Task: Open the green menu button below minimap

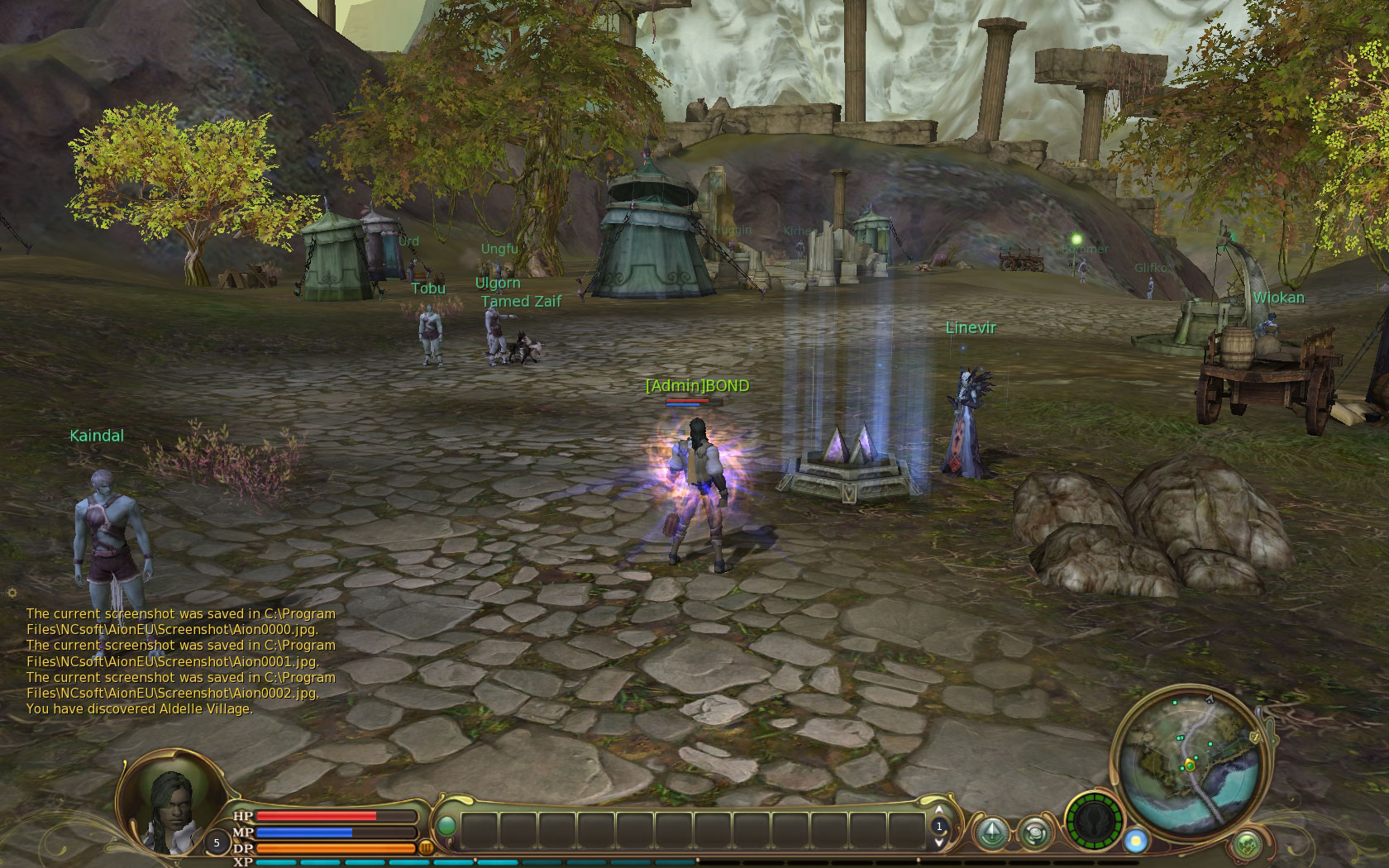Action: (1247, 844)
